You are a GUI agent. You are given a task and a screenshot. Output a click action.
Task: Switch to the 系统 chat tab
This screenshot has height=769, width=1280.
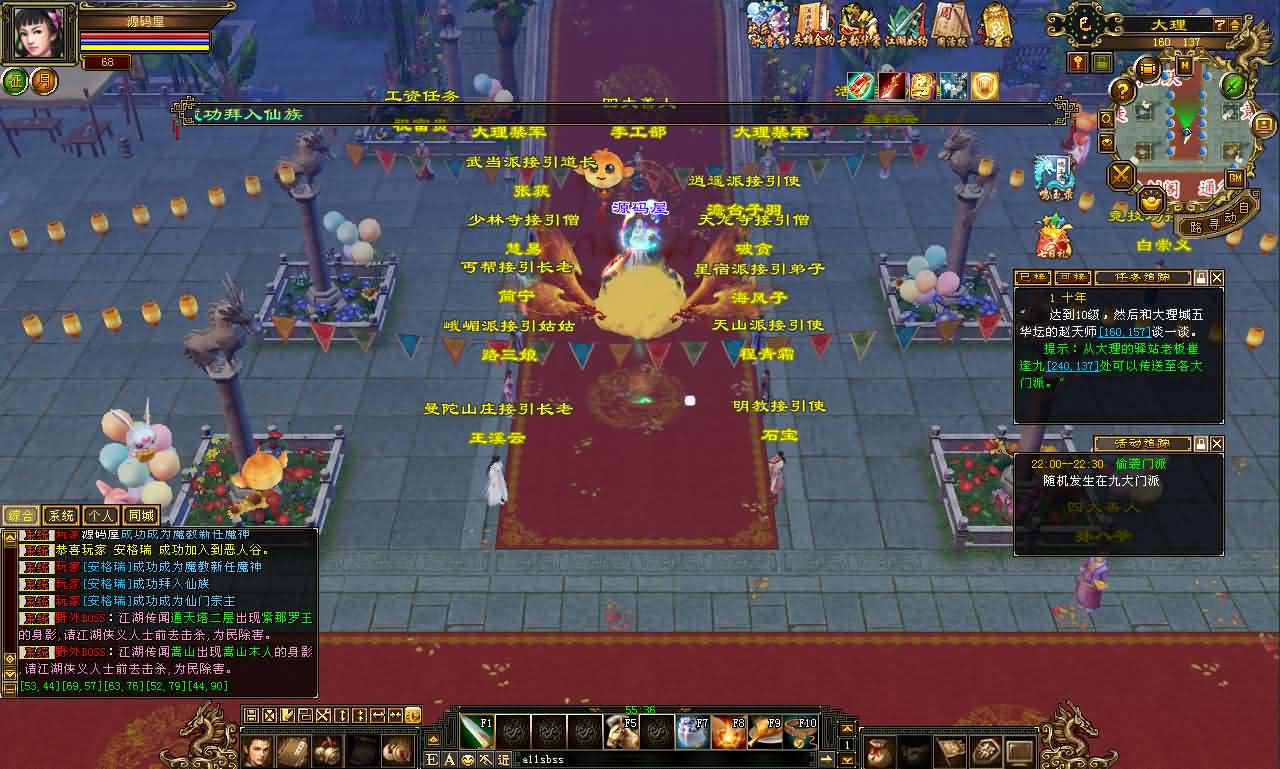pos(61,515)
